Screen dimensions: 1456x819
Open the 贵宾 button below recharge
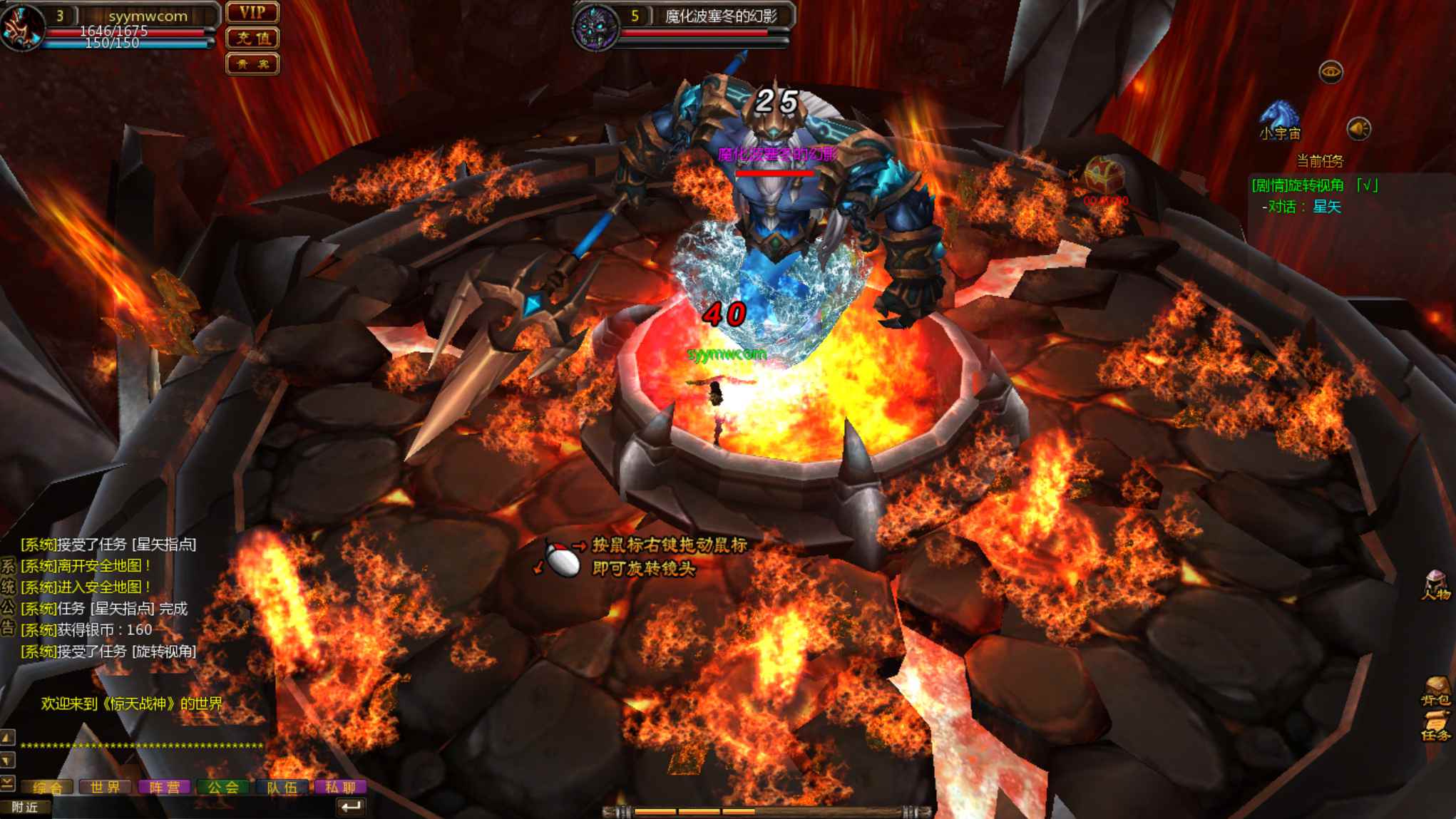(252, 64)
